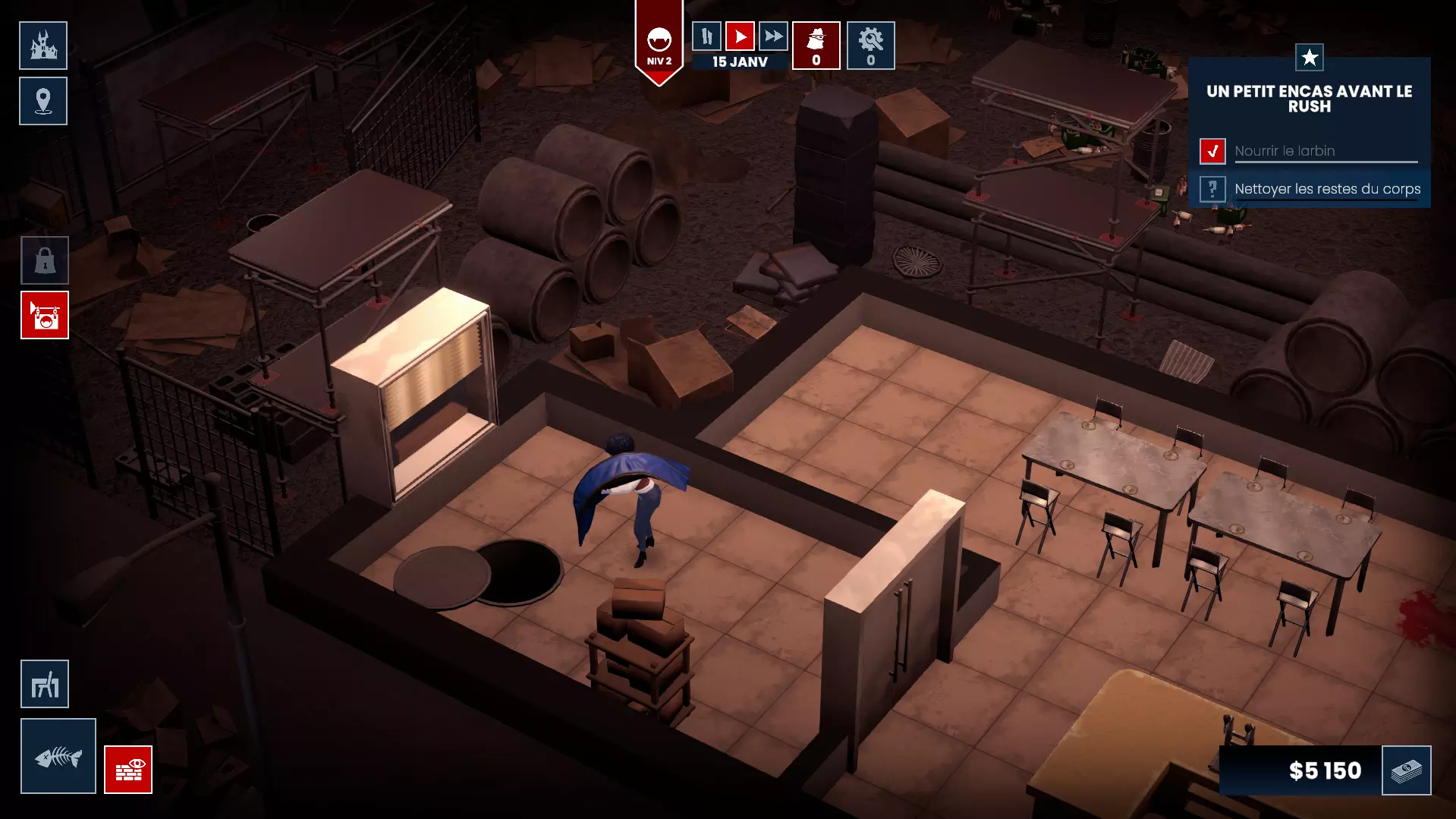Screen dimensions: 1456x819
Task: Open the cash stack finances button
Action: click(1407, 770)
